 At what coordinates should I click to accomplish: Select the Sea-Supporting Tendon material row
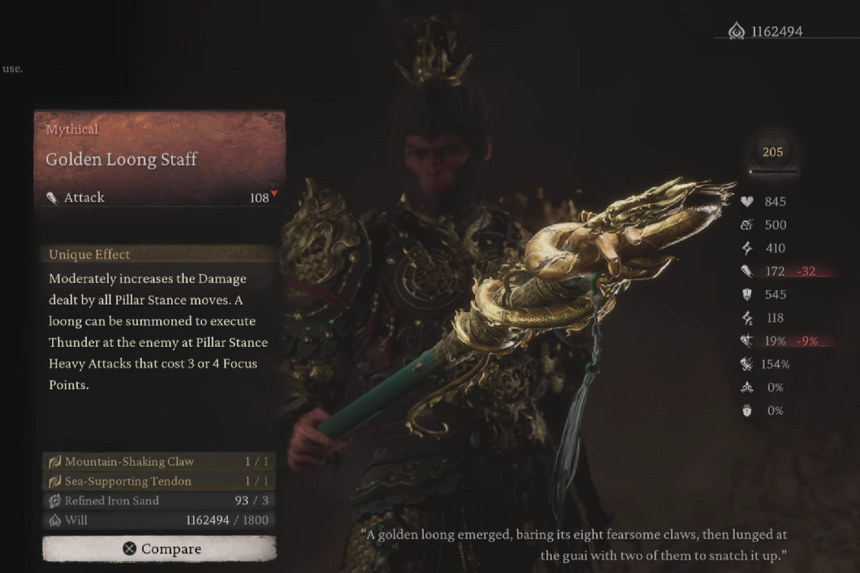tap(159, 481)
